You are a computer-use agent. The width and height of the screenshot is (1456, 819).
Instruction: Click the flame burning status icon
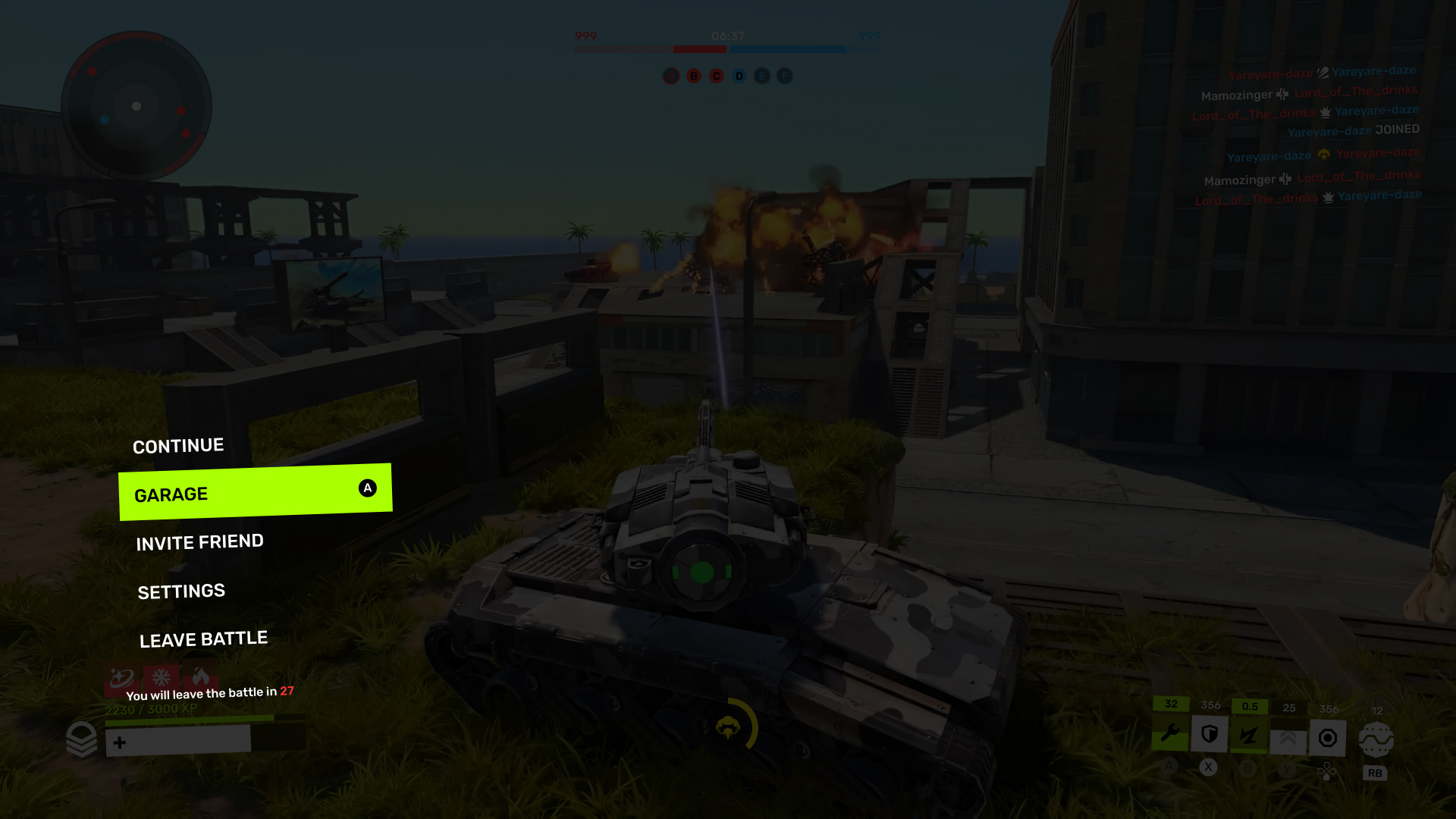pyautogui.click(x=201, y=676)
